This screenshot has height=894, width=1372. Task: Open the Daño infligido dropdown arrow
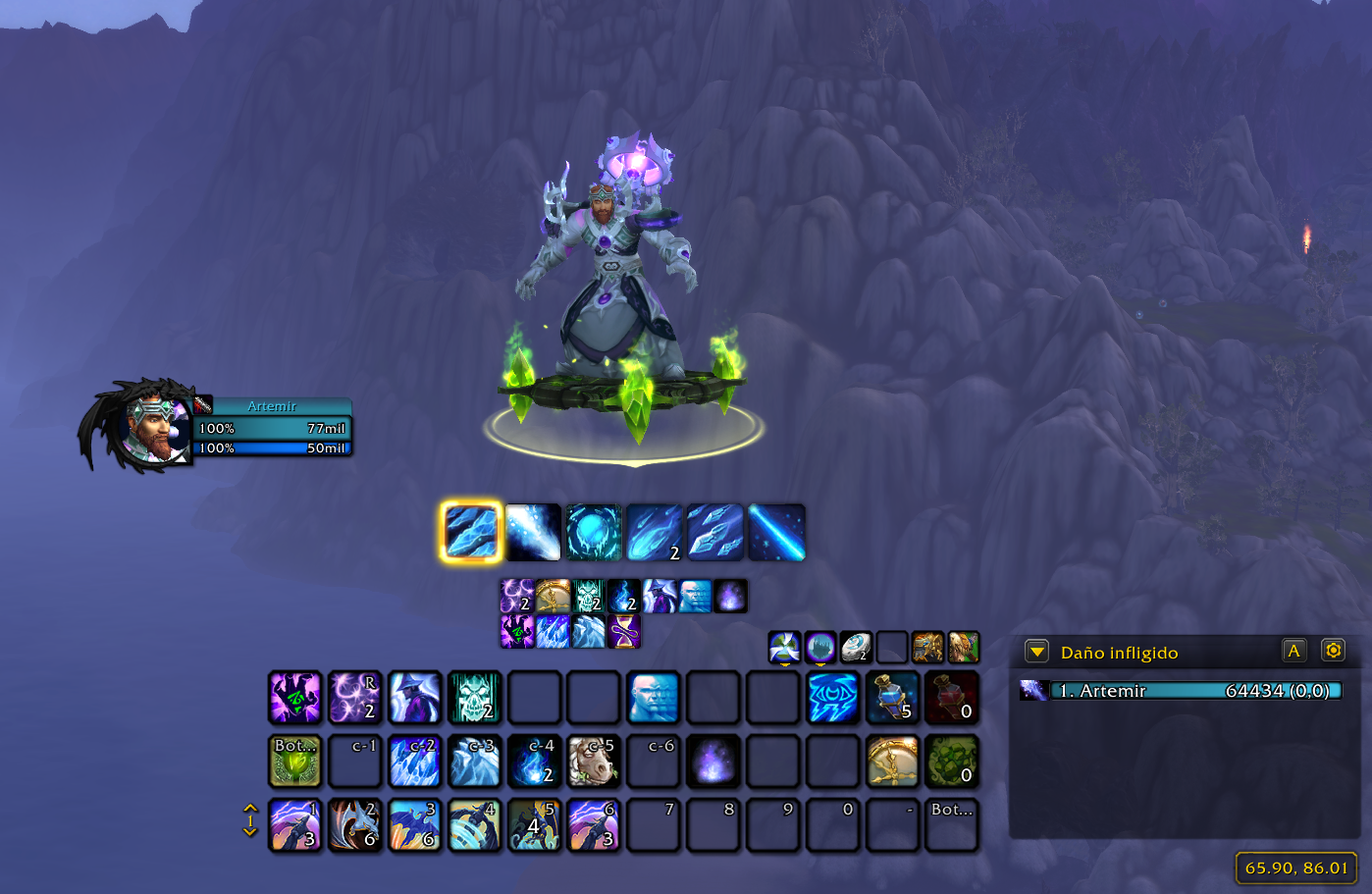pos(1036,652)
